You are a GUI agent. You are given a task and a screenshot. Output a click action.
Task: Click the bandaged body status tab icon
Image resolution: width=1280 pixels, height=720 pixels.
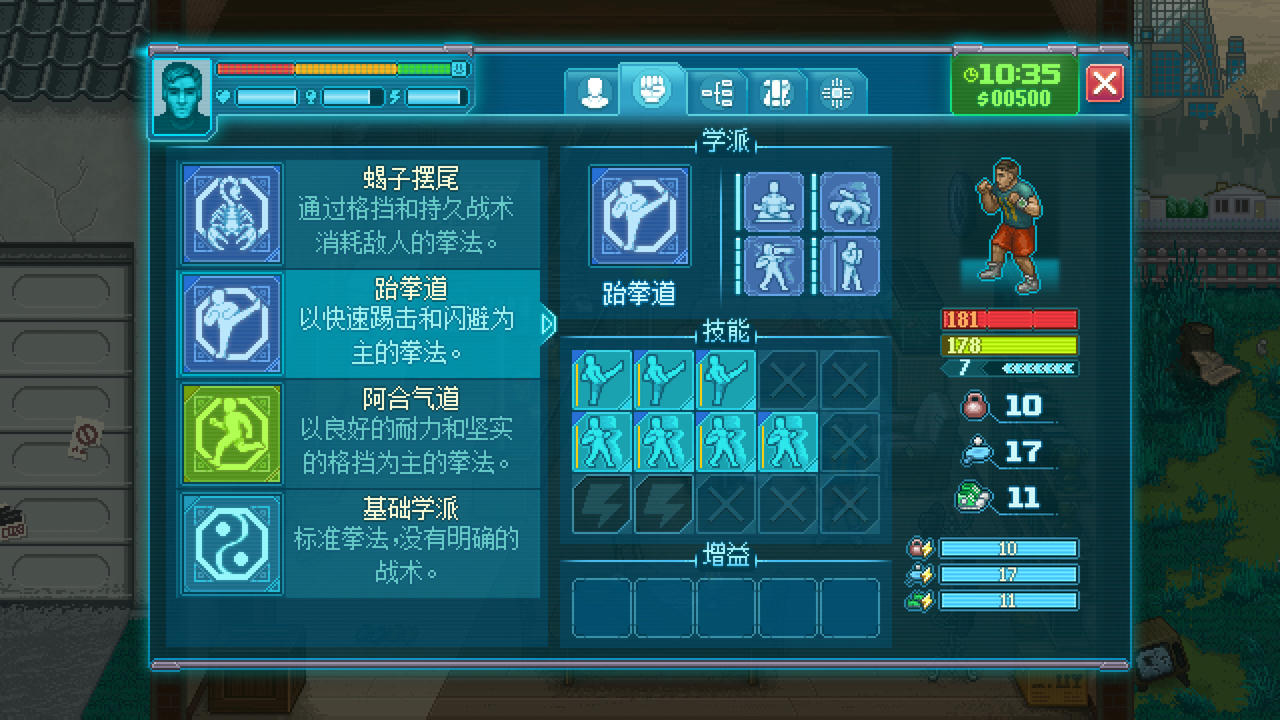[776, 92]
